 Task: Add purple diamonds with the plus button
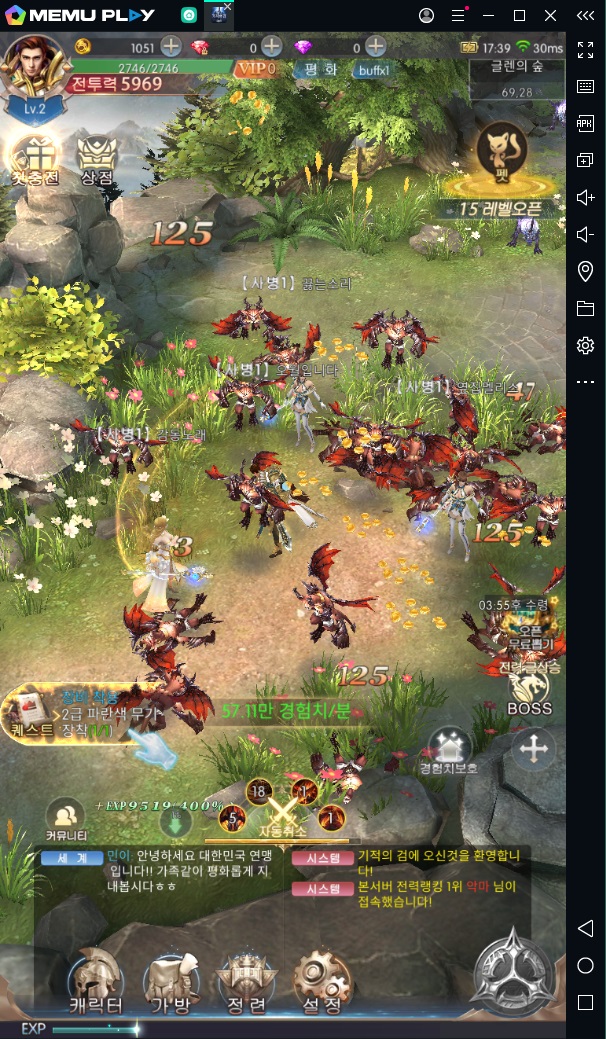click(x=375, y=47)
